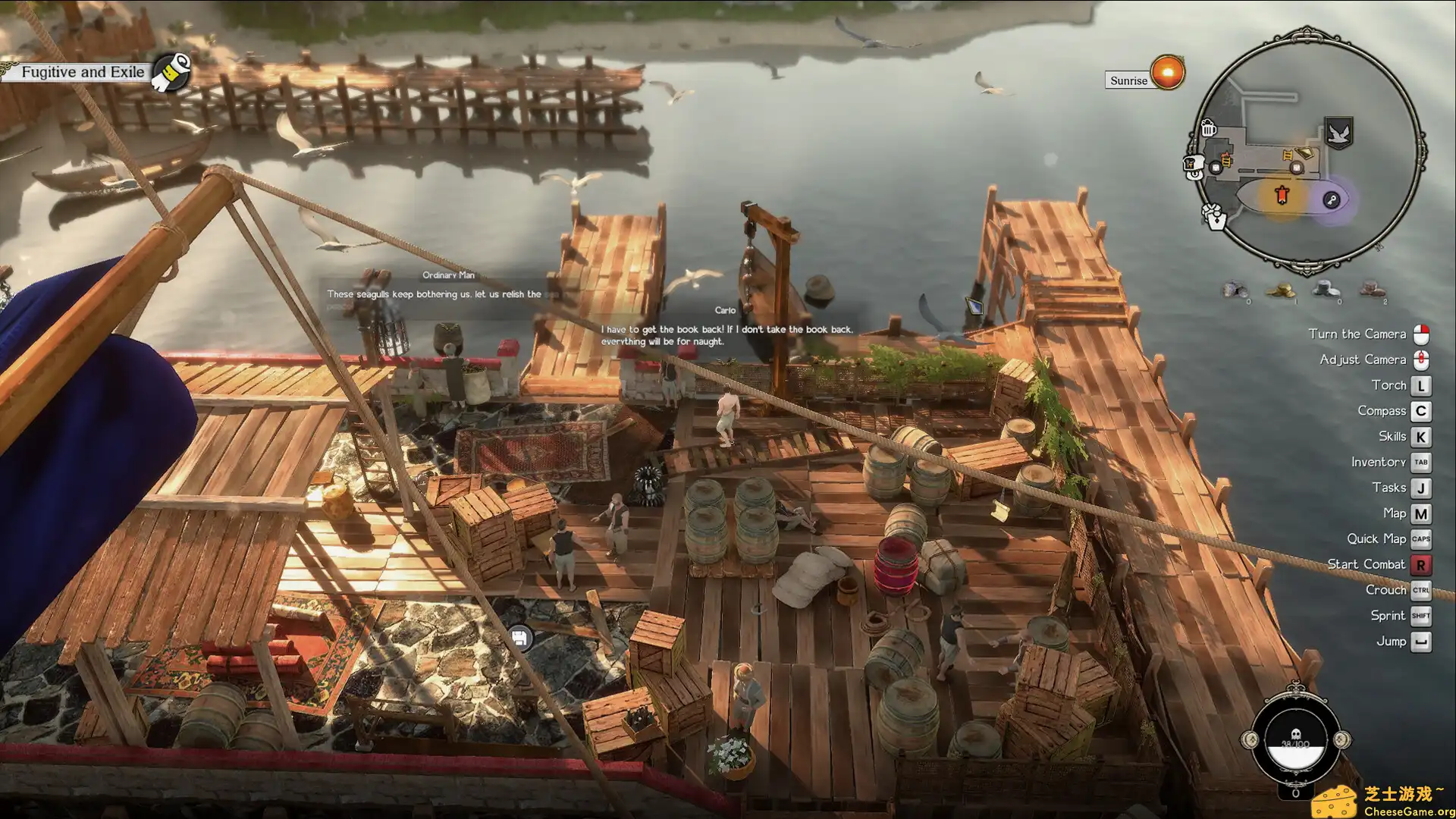Viewport: 1456px width, 819px height.
Task: Open the Tasks list via the J indicator
Action: [1421, 488]
